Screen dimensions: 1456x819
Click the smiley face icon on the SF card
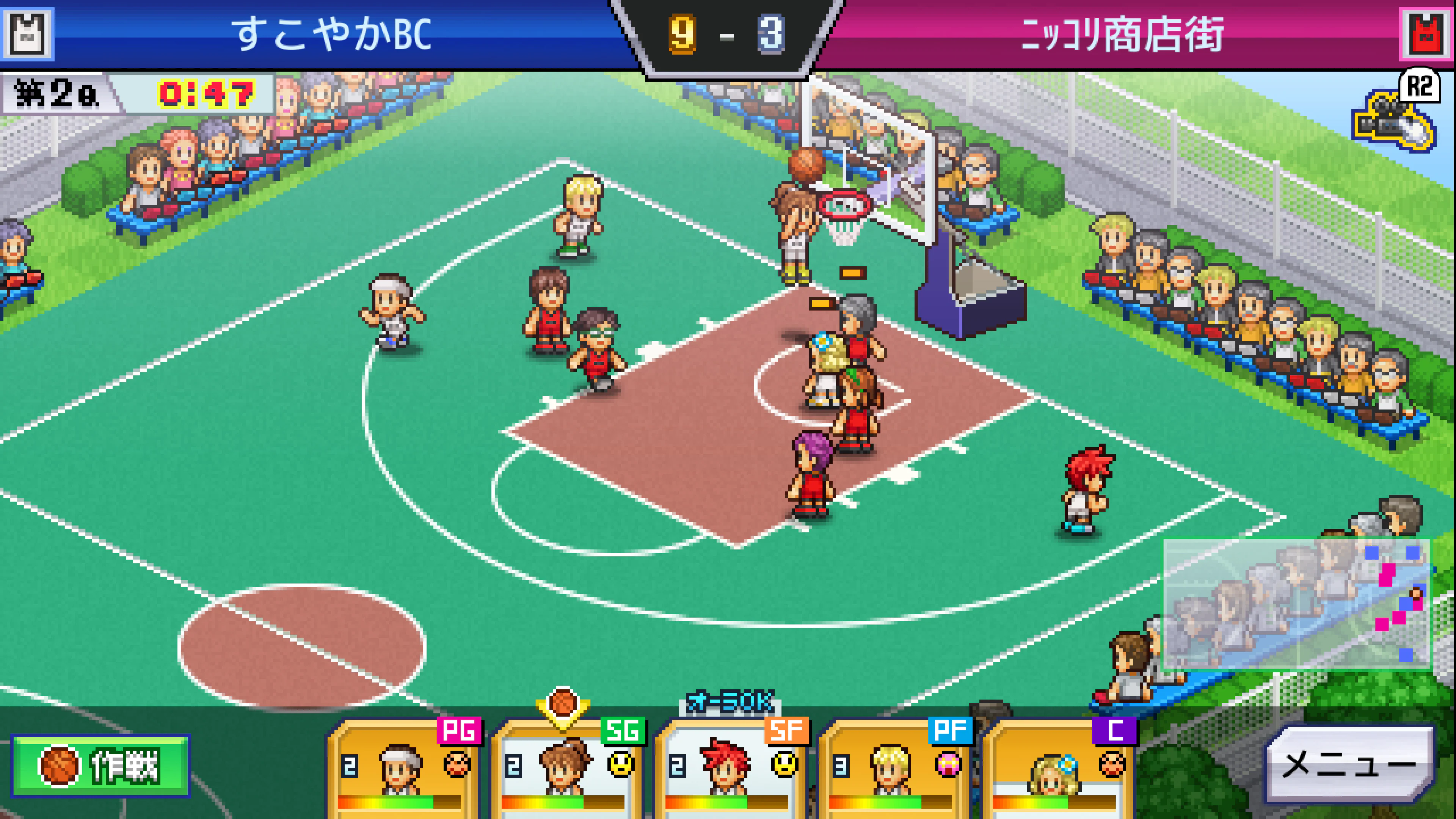pyautogui.click(x=784, y=764)
